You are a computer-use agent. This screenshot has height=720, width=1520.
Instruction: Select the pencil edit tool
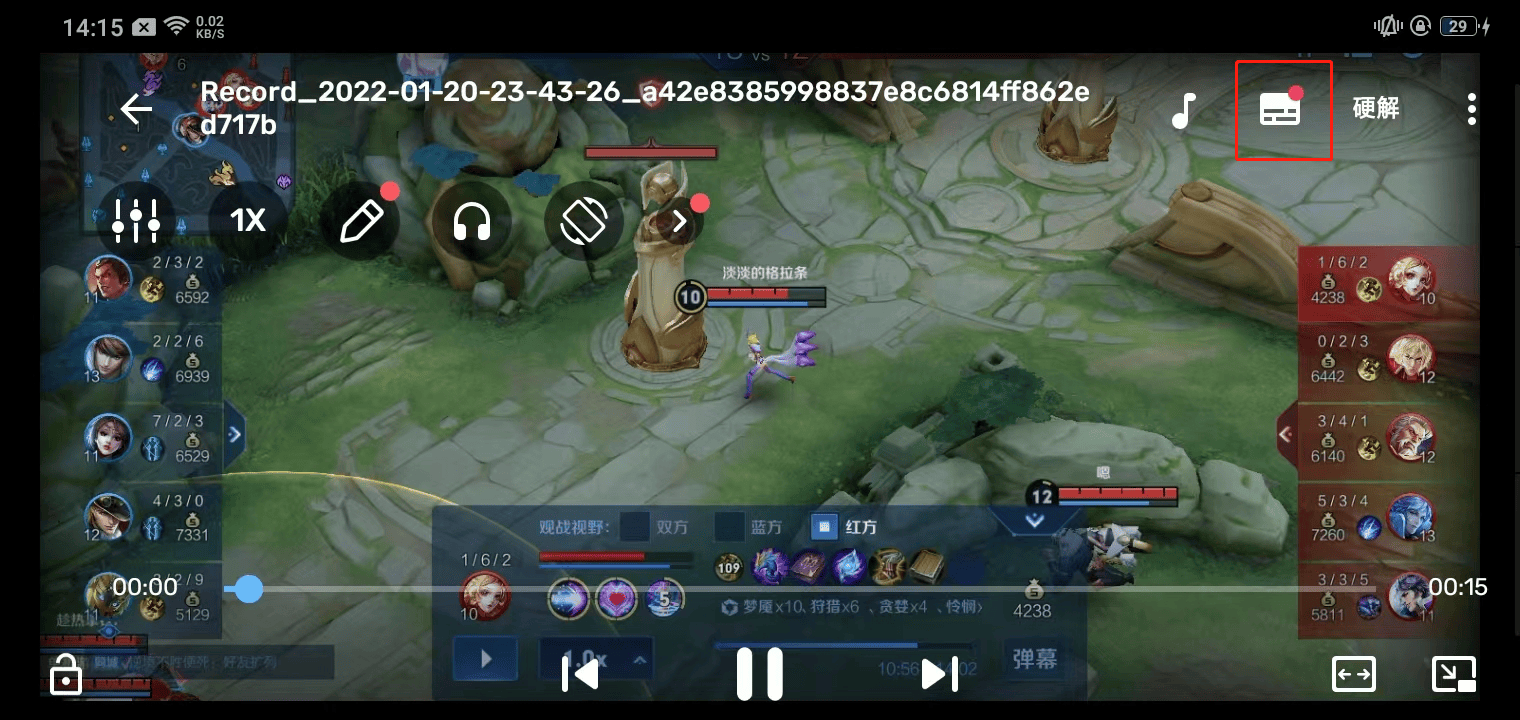click(x=363, y=221)
